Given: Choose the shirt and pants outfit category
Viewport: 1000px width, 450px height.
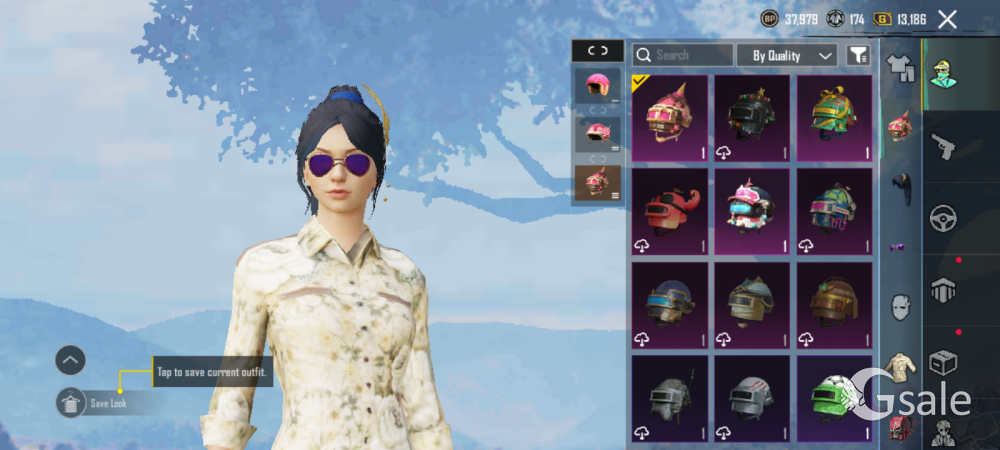Looking at the screenshot, I should (901, 67).
